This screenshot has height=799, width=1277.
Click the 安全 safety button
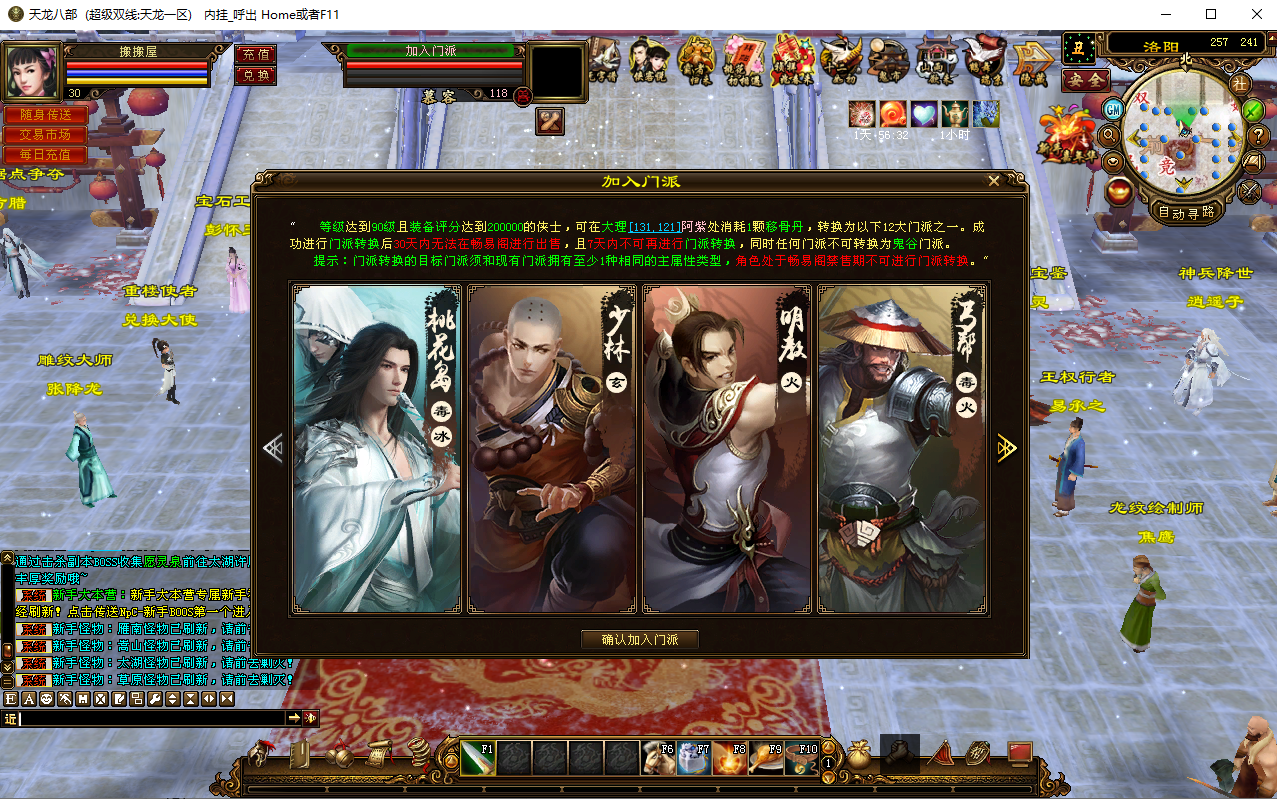point(1085,80)
